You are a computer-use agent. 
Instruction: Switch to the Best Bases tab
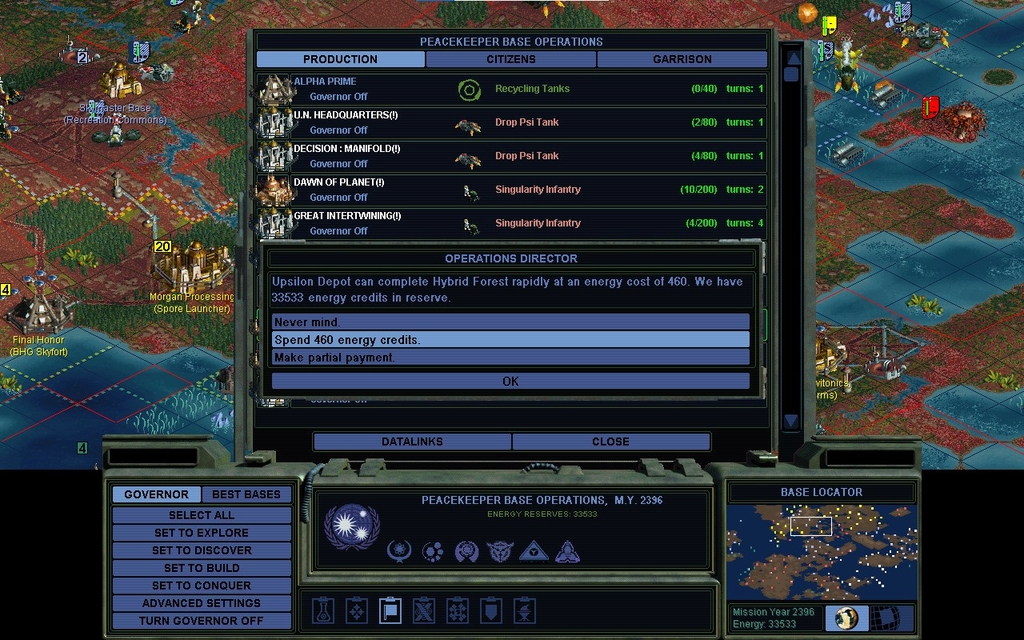(246, 494)
